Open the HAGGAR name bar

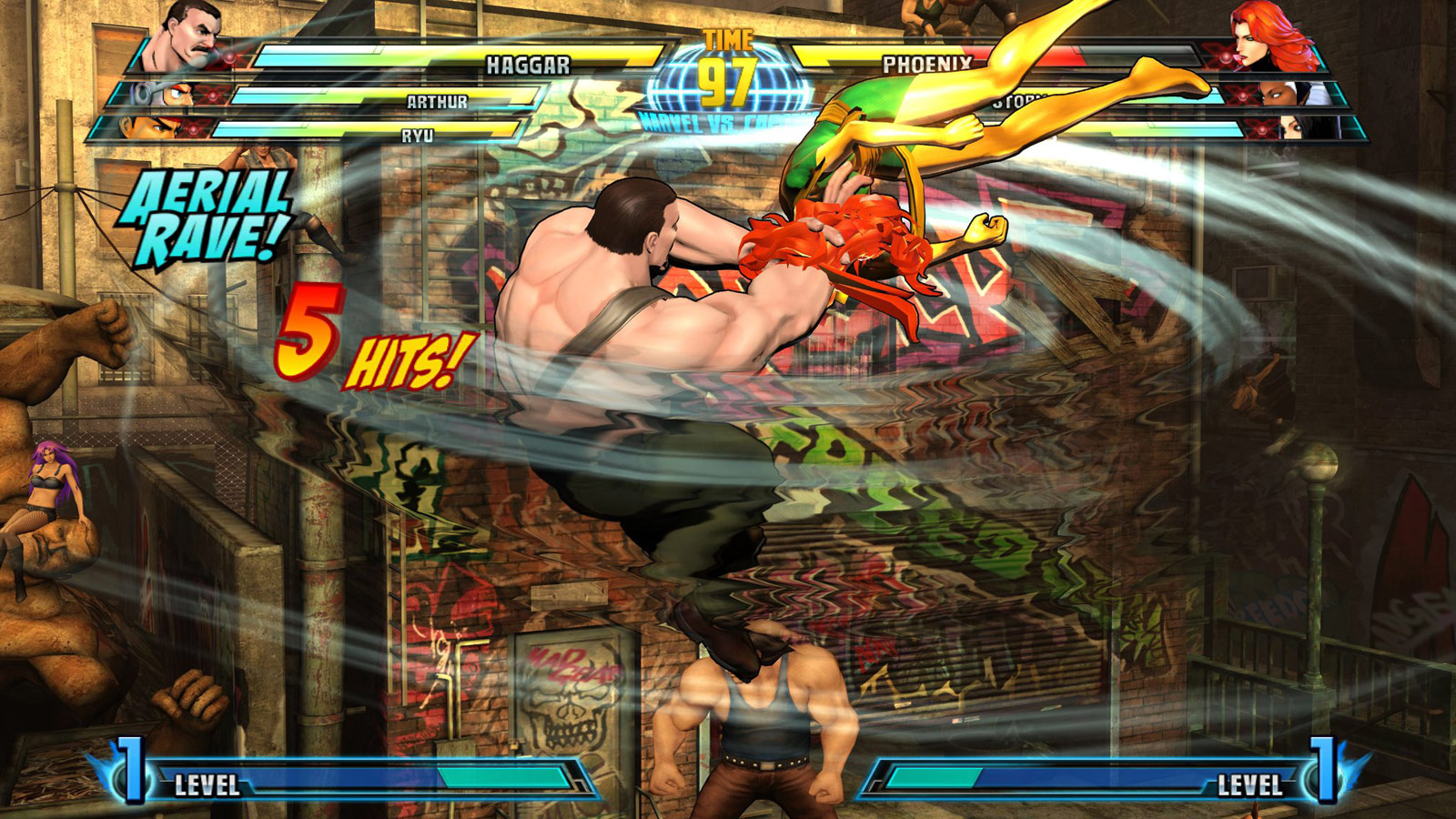click(528, 62)
